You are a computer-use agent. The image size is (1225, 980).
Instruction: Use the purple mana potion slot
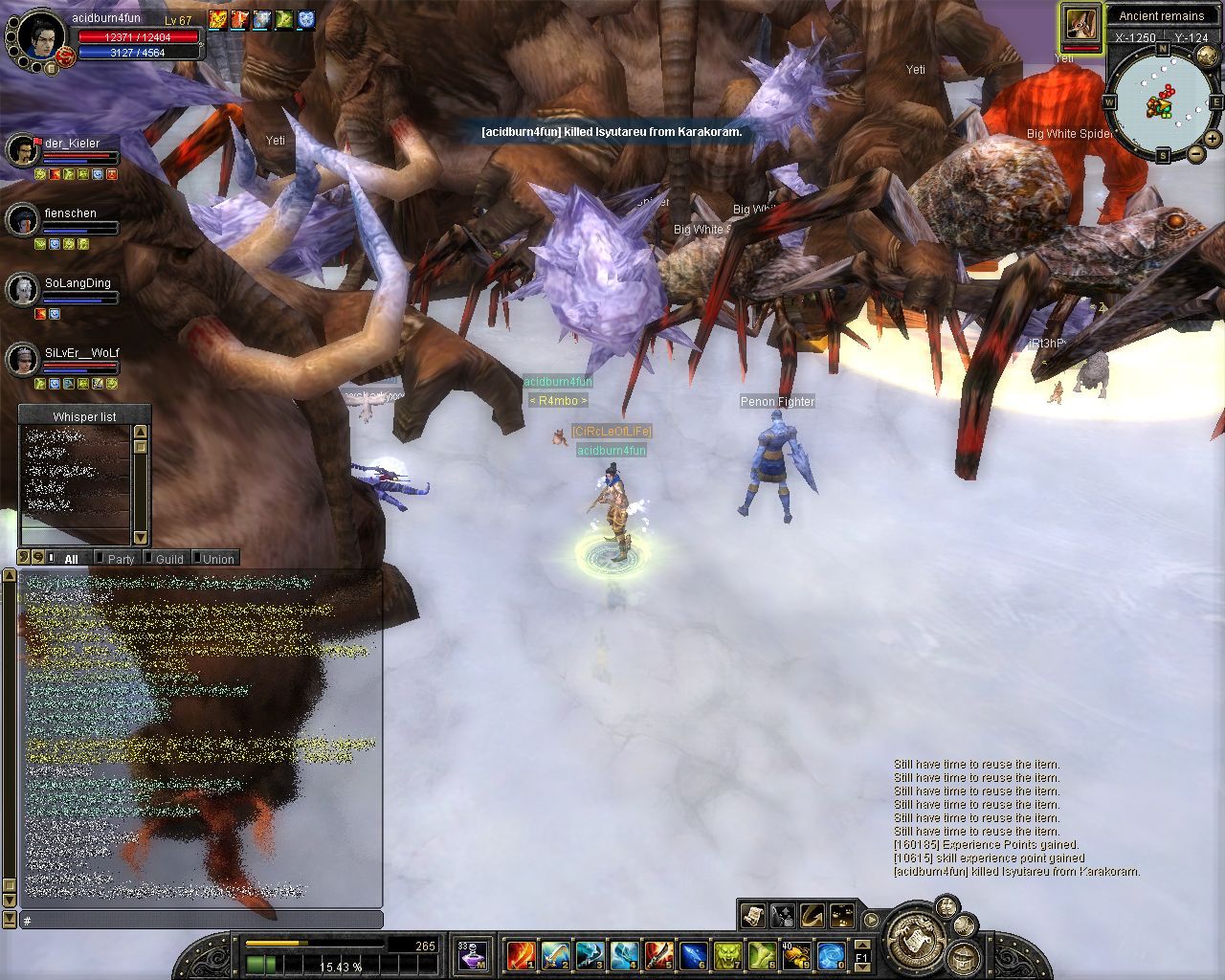coord(472,953)
